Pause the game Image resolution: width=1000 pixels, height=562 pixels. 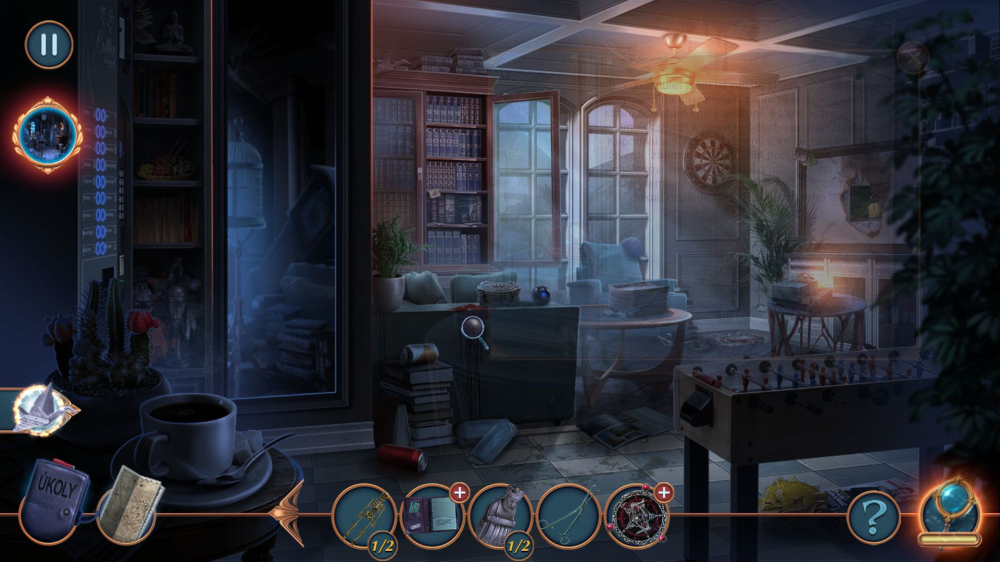[x=48, y=45]
